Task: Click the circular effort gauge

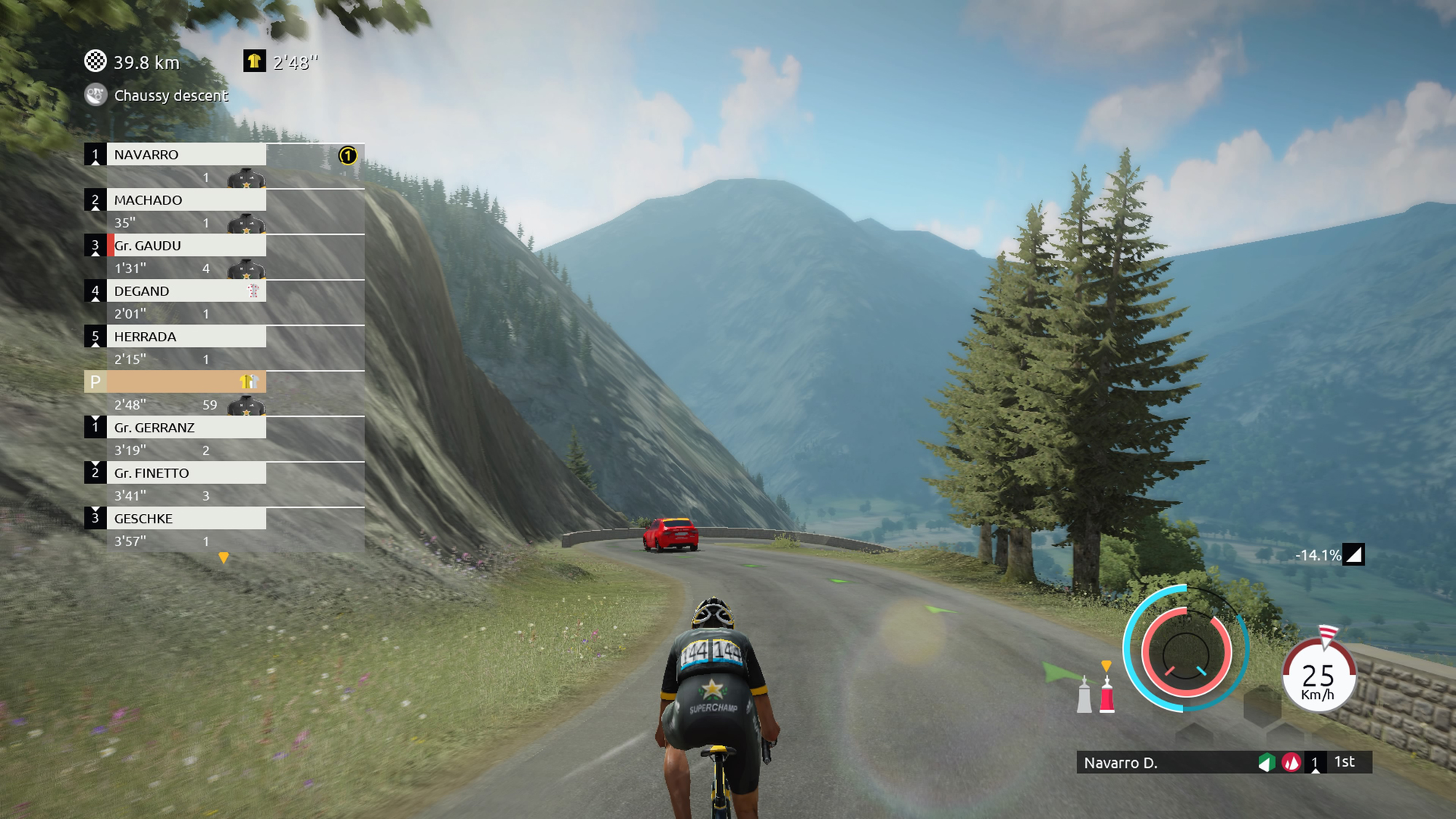Action: tap(1185, 649)
